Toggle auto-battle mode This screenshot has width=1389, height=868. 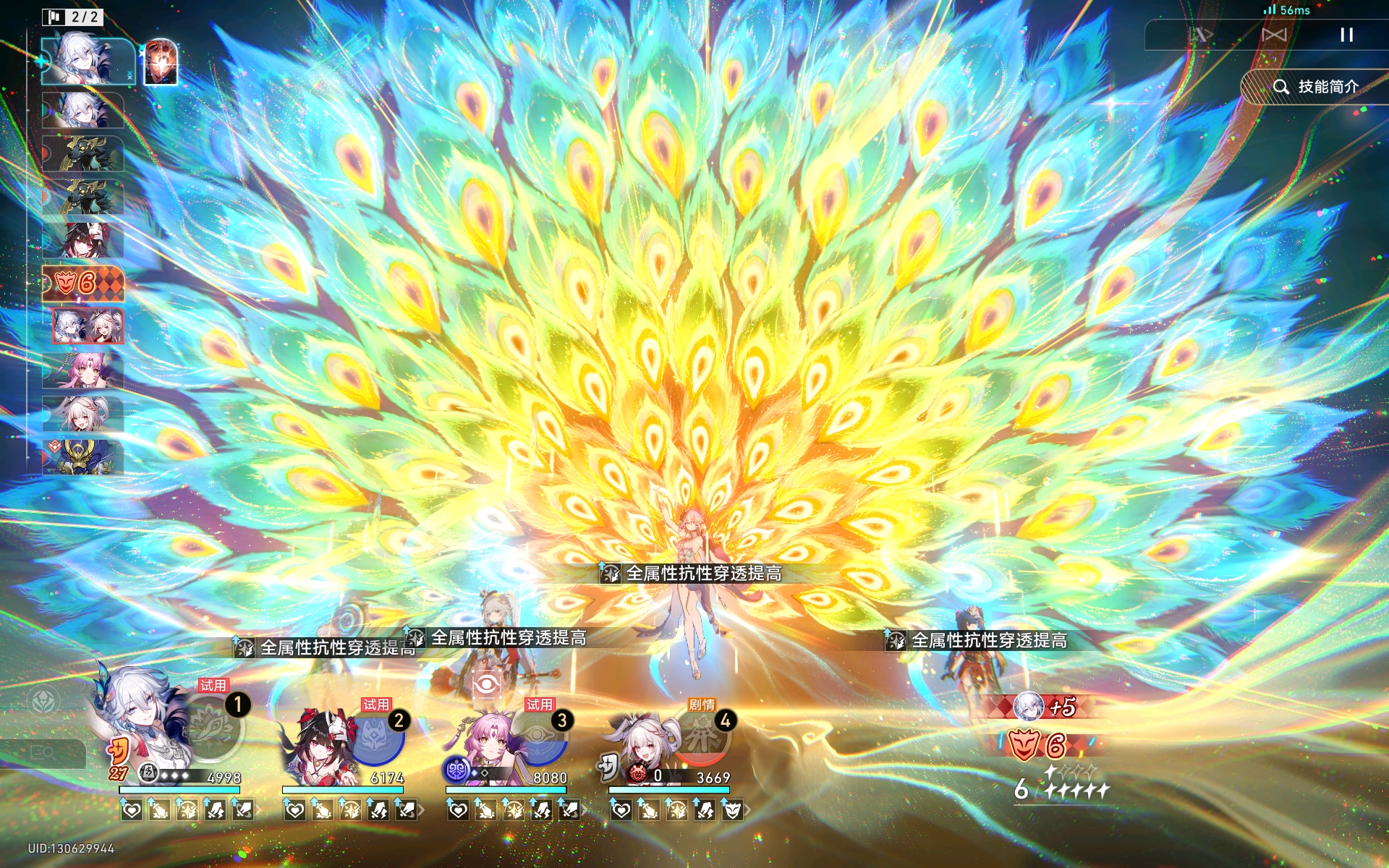[1274, 35]
